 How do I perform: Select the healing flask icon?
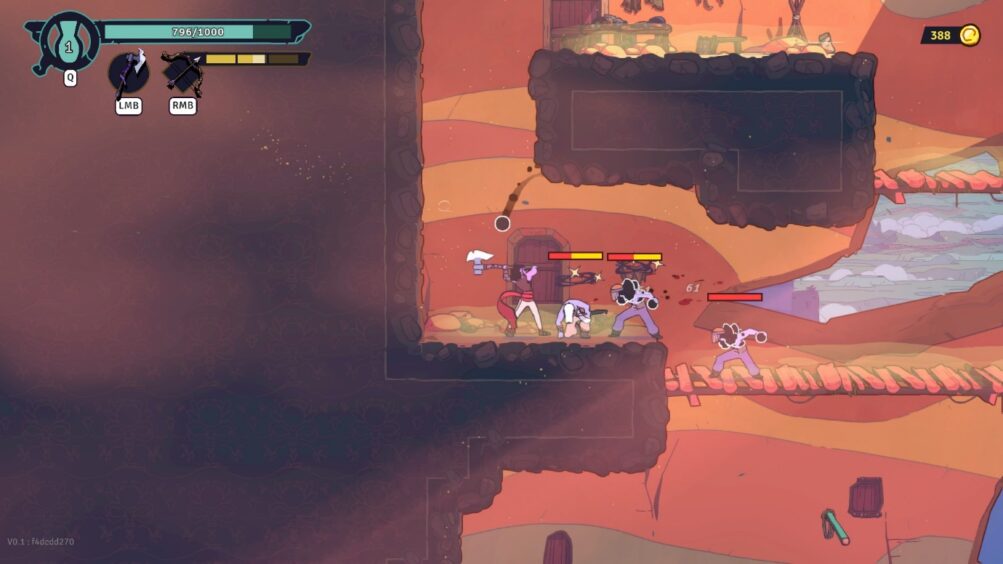69,42
